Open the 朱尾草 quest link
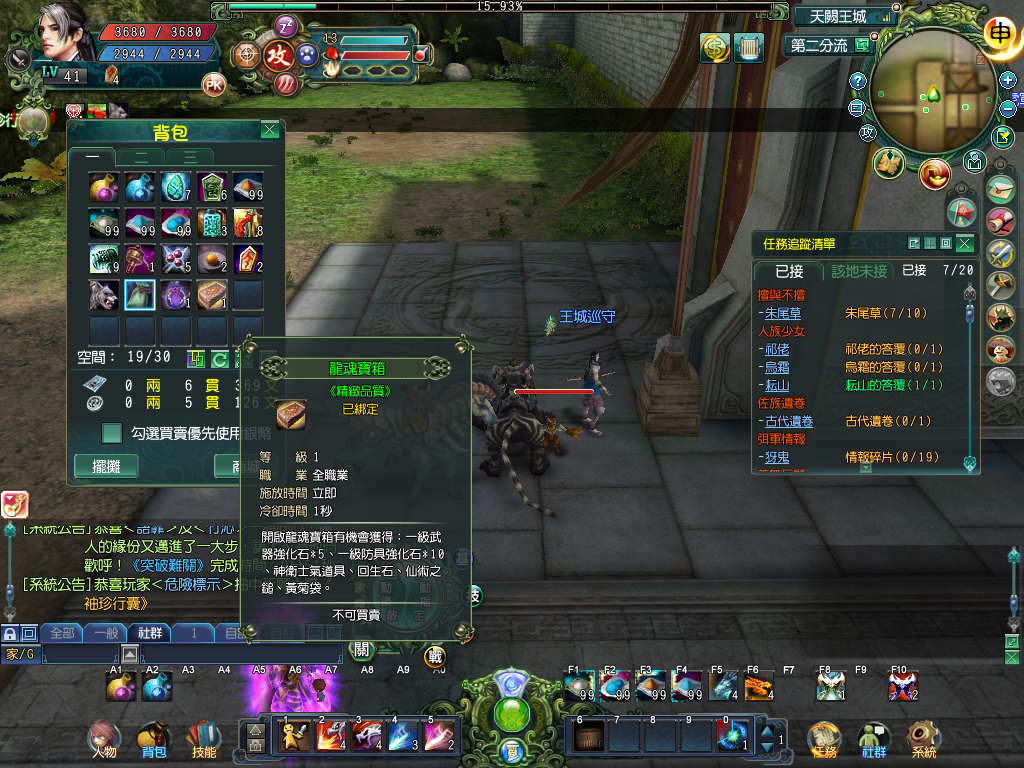Image resolution: width=1024 pixels, height=768 pixels. [x=783, y=313]
